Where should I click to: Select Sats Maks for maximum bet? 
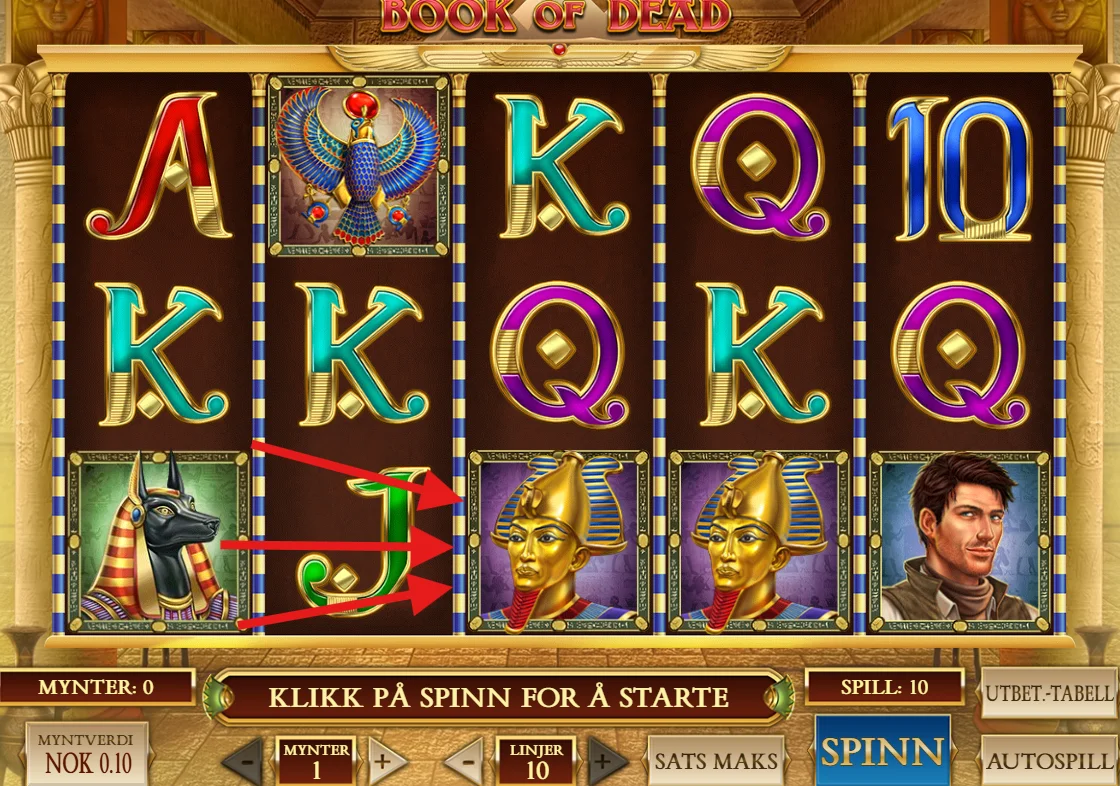point(716,761)
